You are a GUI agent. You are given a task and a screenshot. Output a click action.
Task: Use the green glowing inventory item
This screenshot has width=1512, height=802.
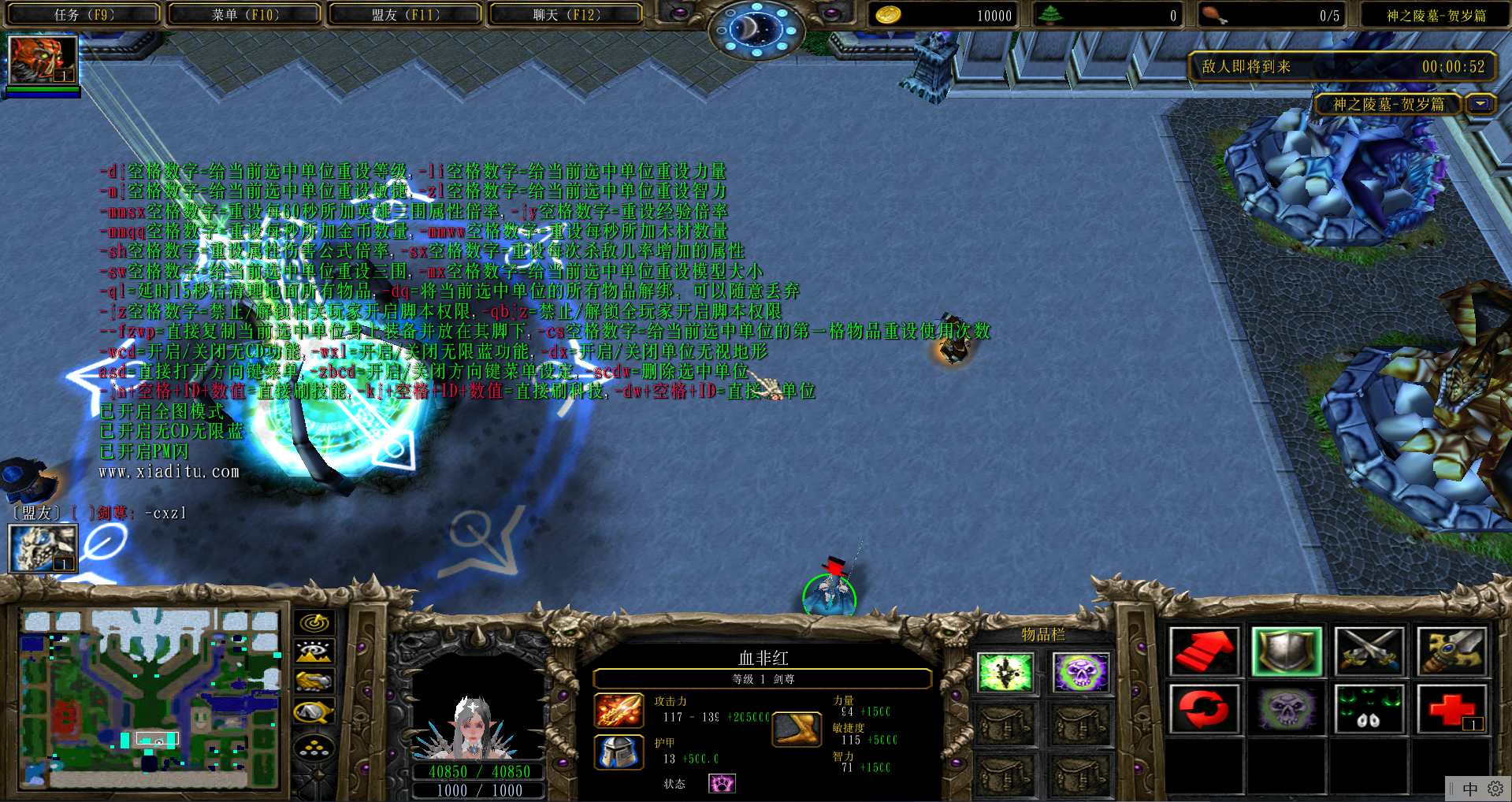coord(1005,674)
